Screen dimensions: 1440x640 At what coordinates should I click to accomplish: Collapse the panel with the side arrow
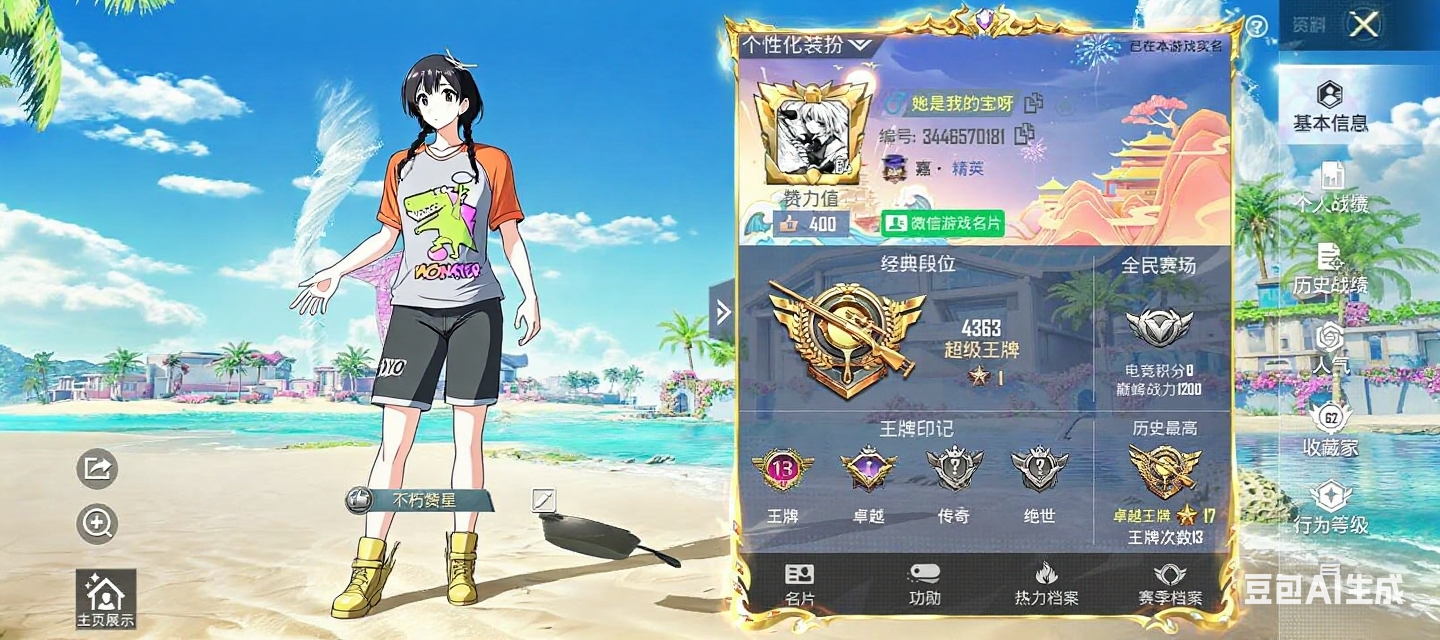click(723, 313)
